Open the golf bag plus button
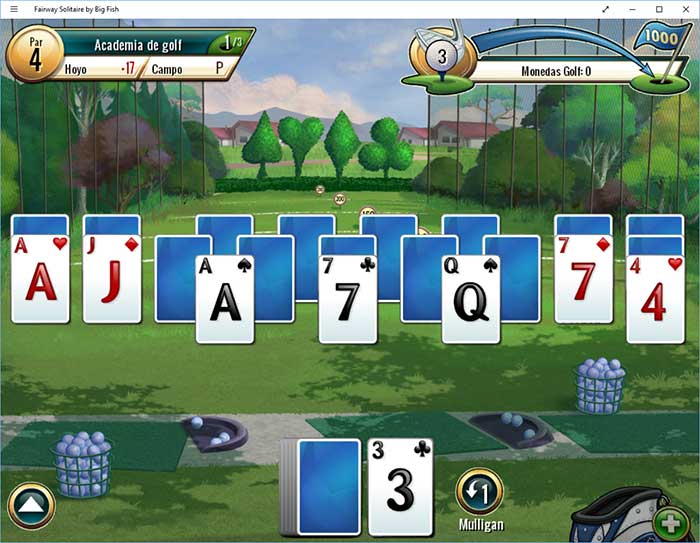The height and width of the screenshot is (543, 700). click(668, 523)
